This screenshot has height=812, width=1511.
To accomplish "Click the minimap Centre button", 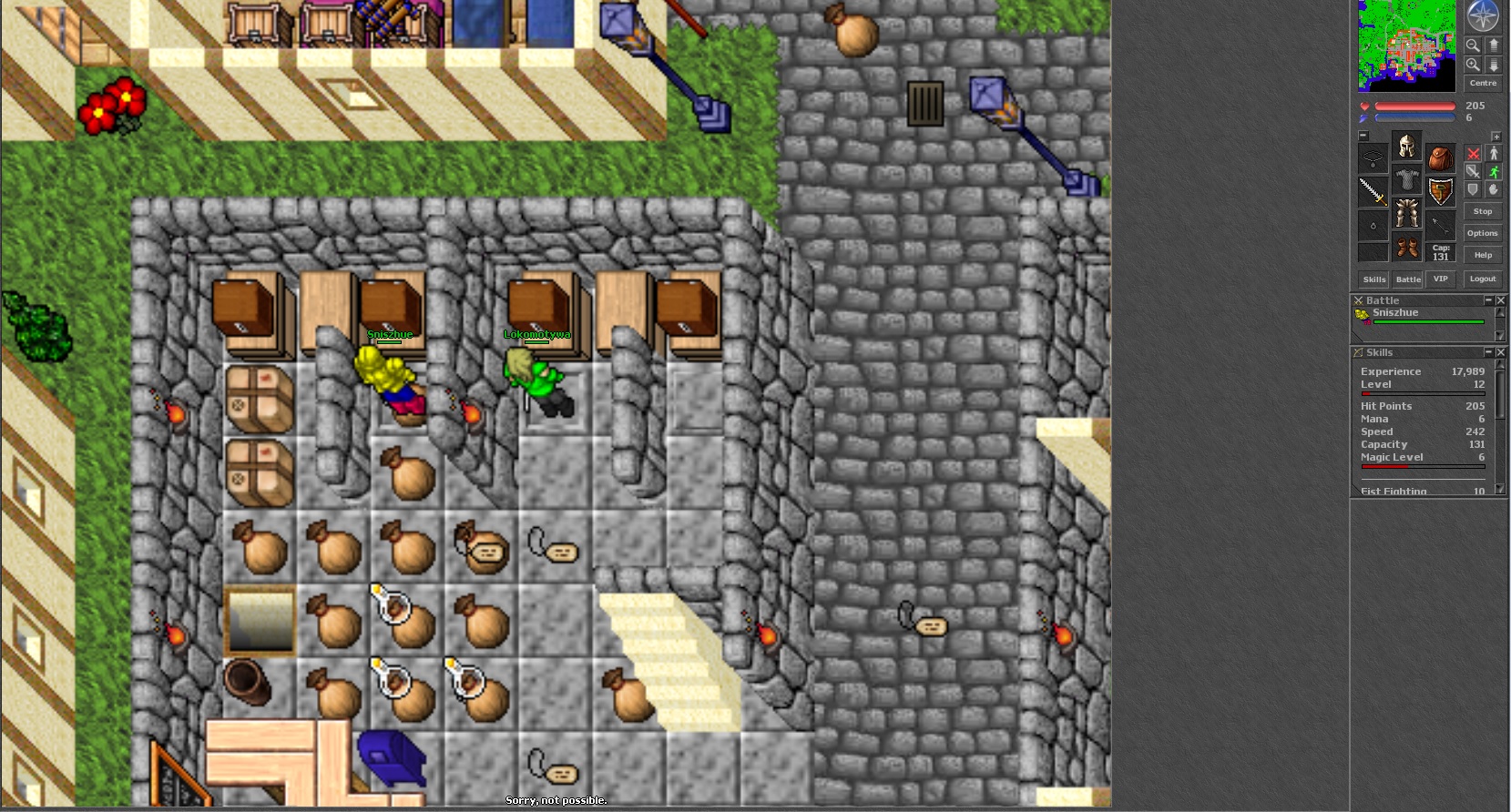I will [1483, 84].
